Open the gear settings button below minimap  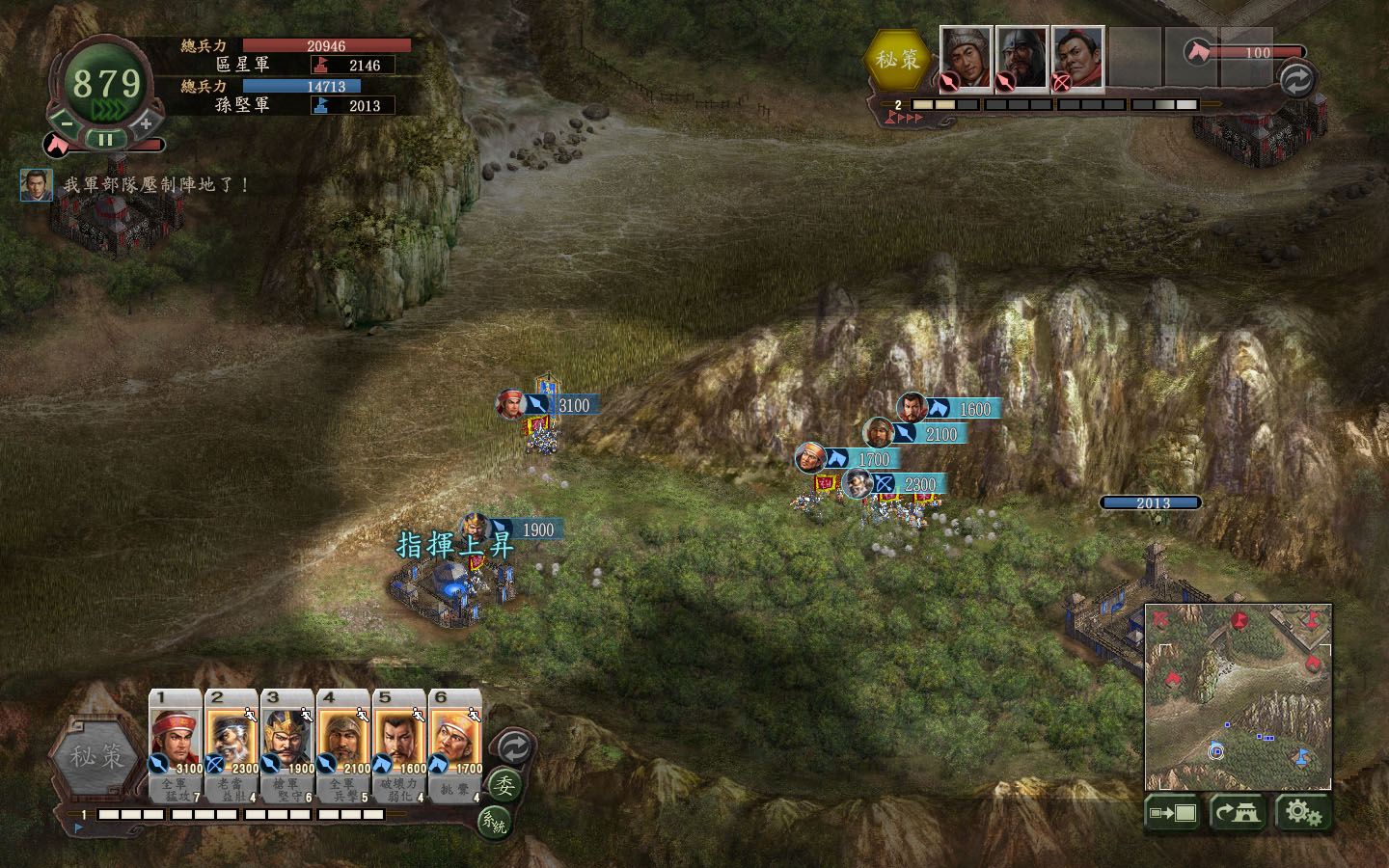pos(1303,813)
